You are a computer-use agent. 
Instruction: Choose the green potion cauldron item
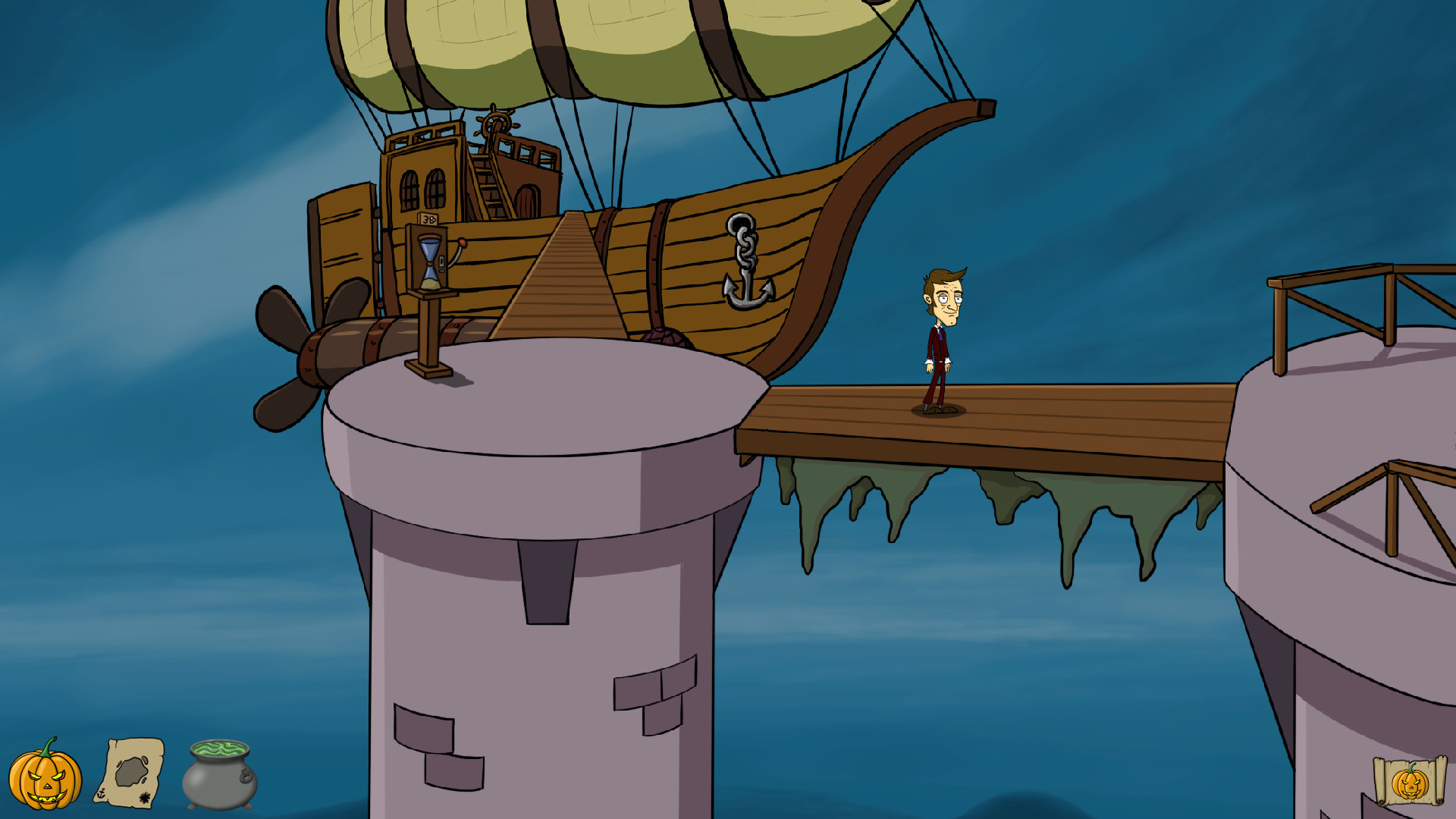coord(219,775)
